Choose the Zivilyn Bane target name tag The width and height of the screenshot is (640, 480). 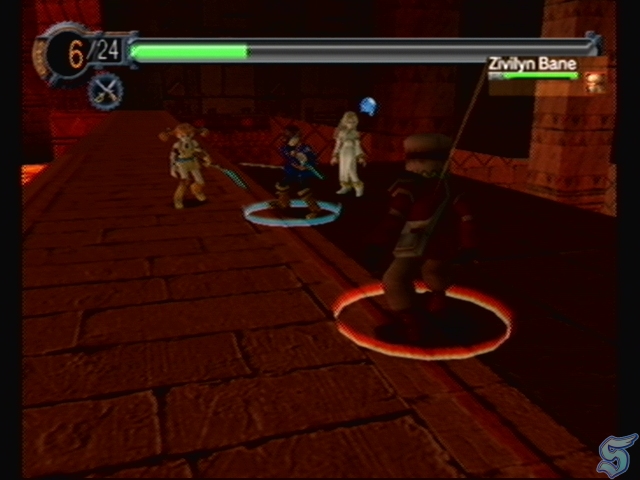(x=532, y=64)
